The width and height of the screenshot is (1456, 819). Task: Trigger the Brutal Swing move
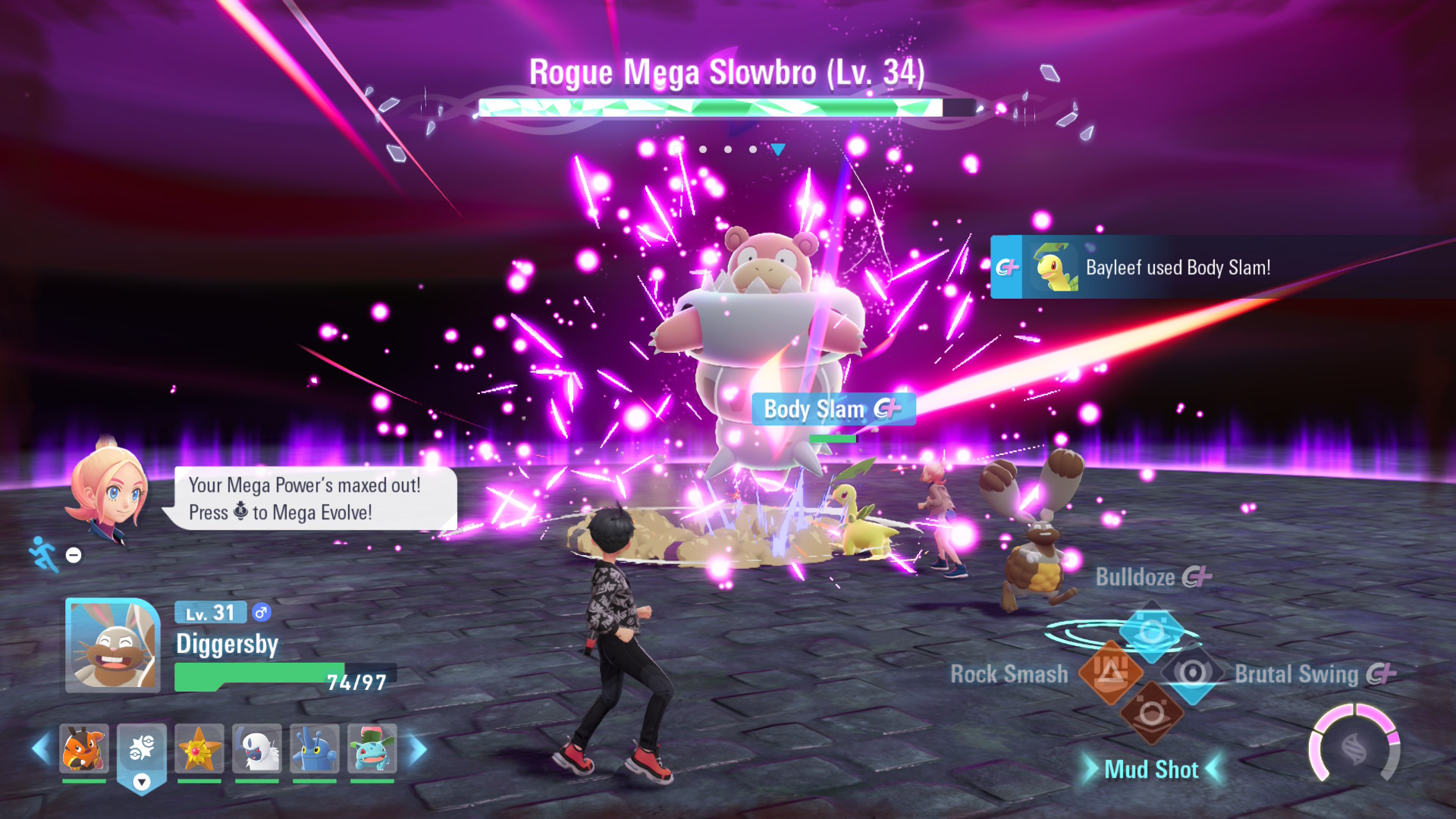(1193, 673)
